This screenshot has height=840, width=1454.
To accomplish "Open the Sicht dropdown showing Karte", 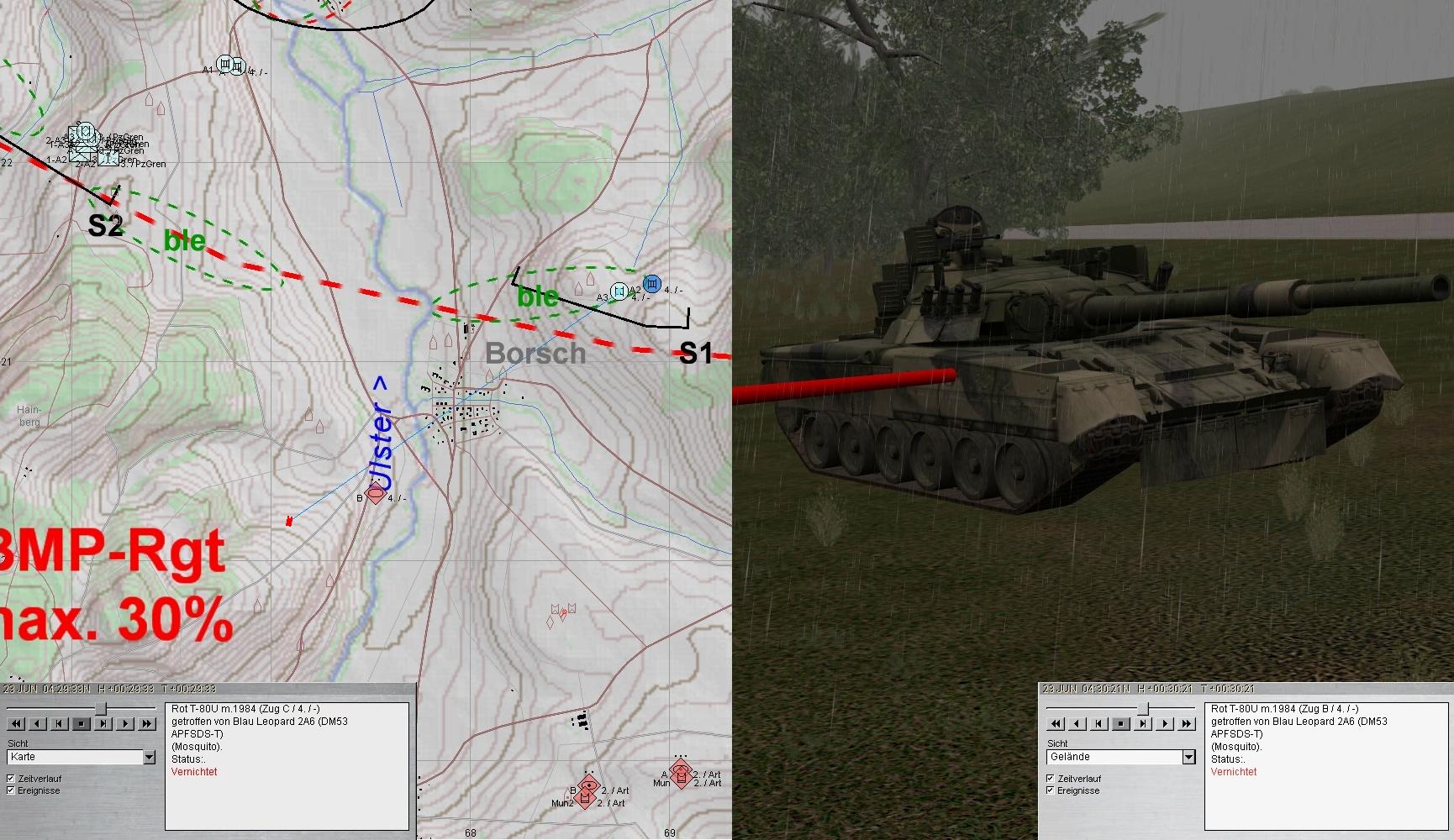I will click(x=149, y=758).
